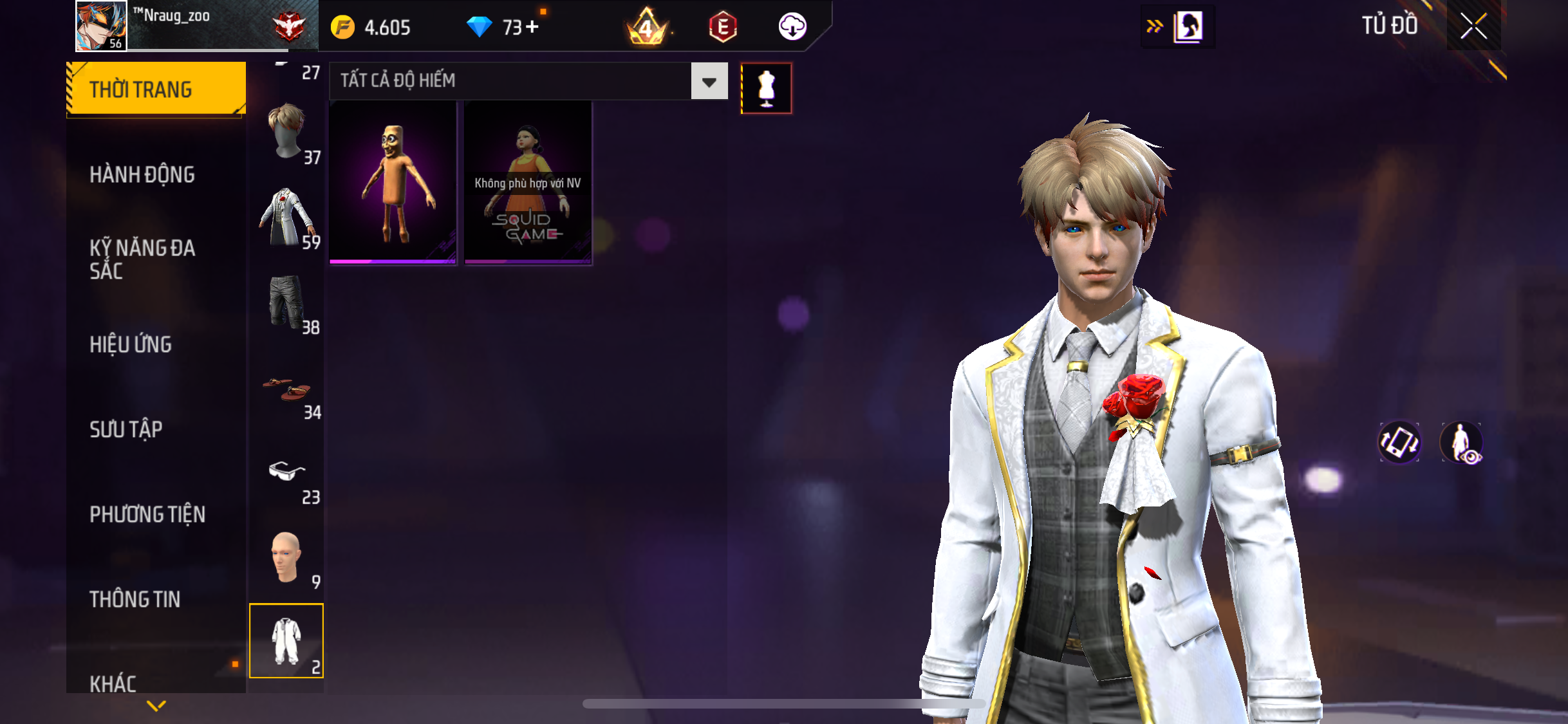Switch to the Hành Động tab
This screenshot has width=1568, height=724.
point(142,174)
